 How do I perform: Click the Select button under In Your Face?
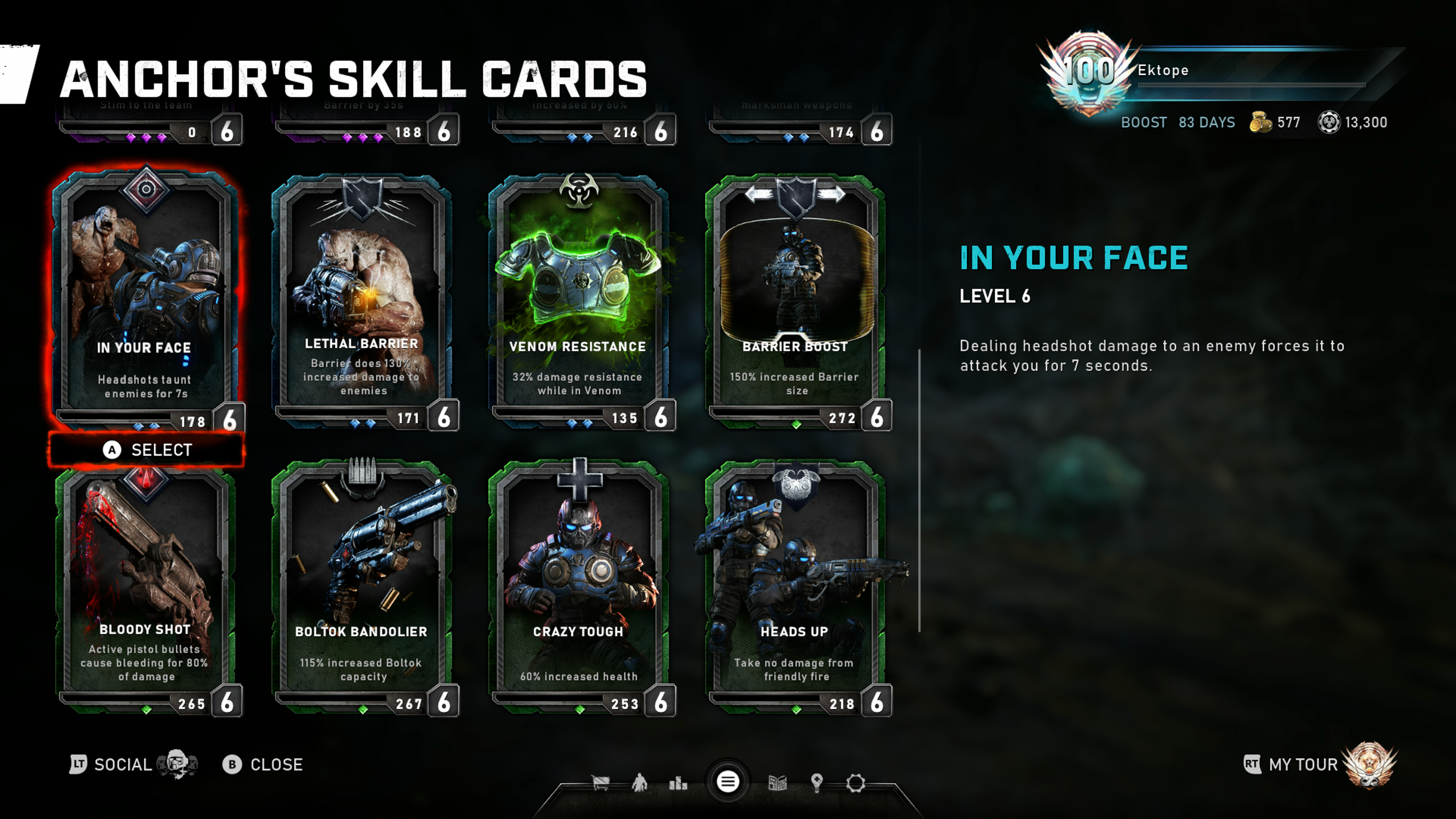click(147, 450)
